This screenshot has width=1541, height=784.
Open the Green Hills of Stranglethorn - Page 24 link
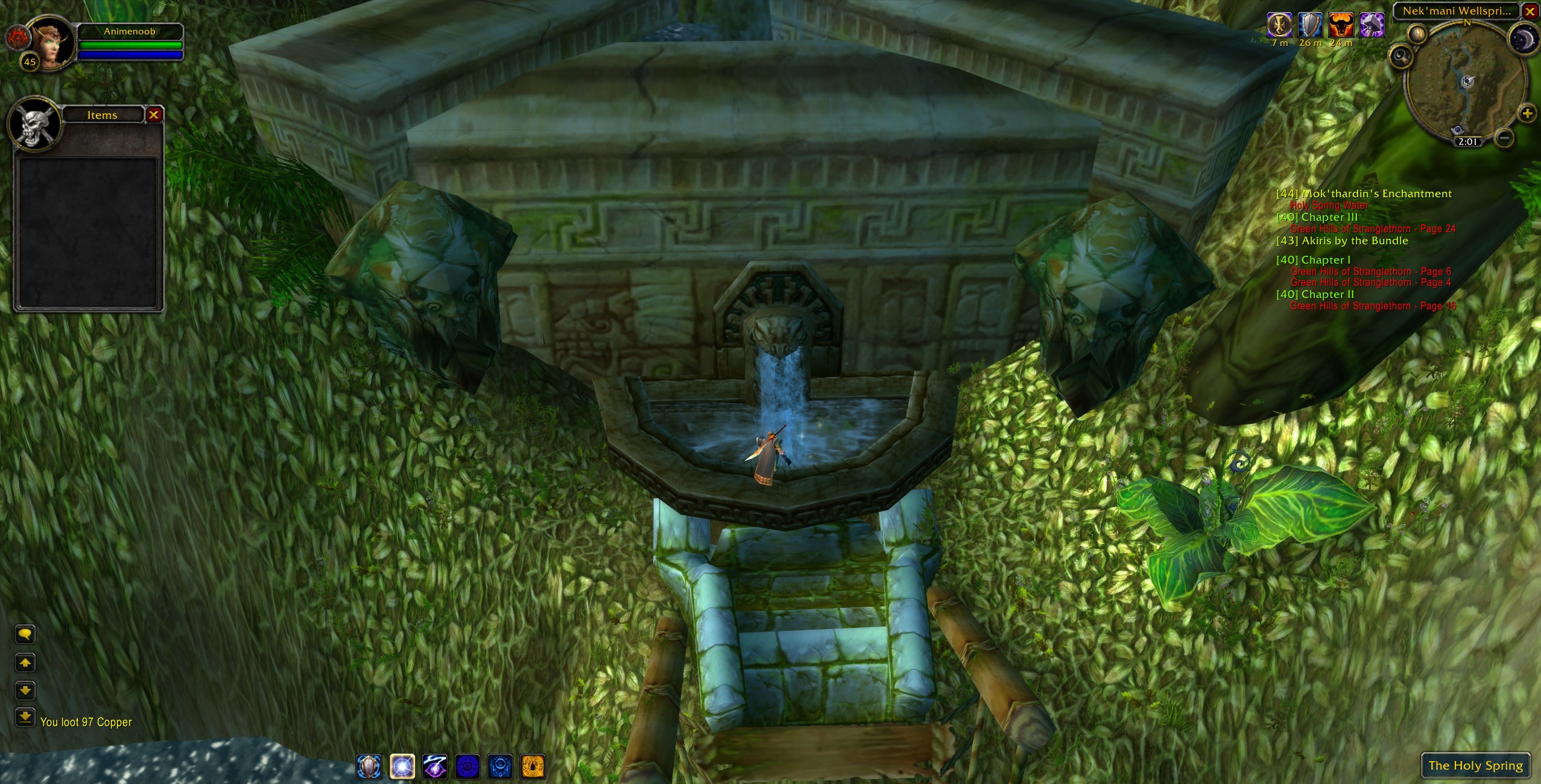click(1371, 229)
